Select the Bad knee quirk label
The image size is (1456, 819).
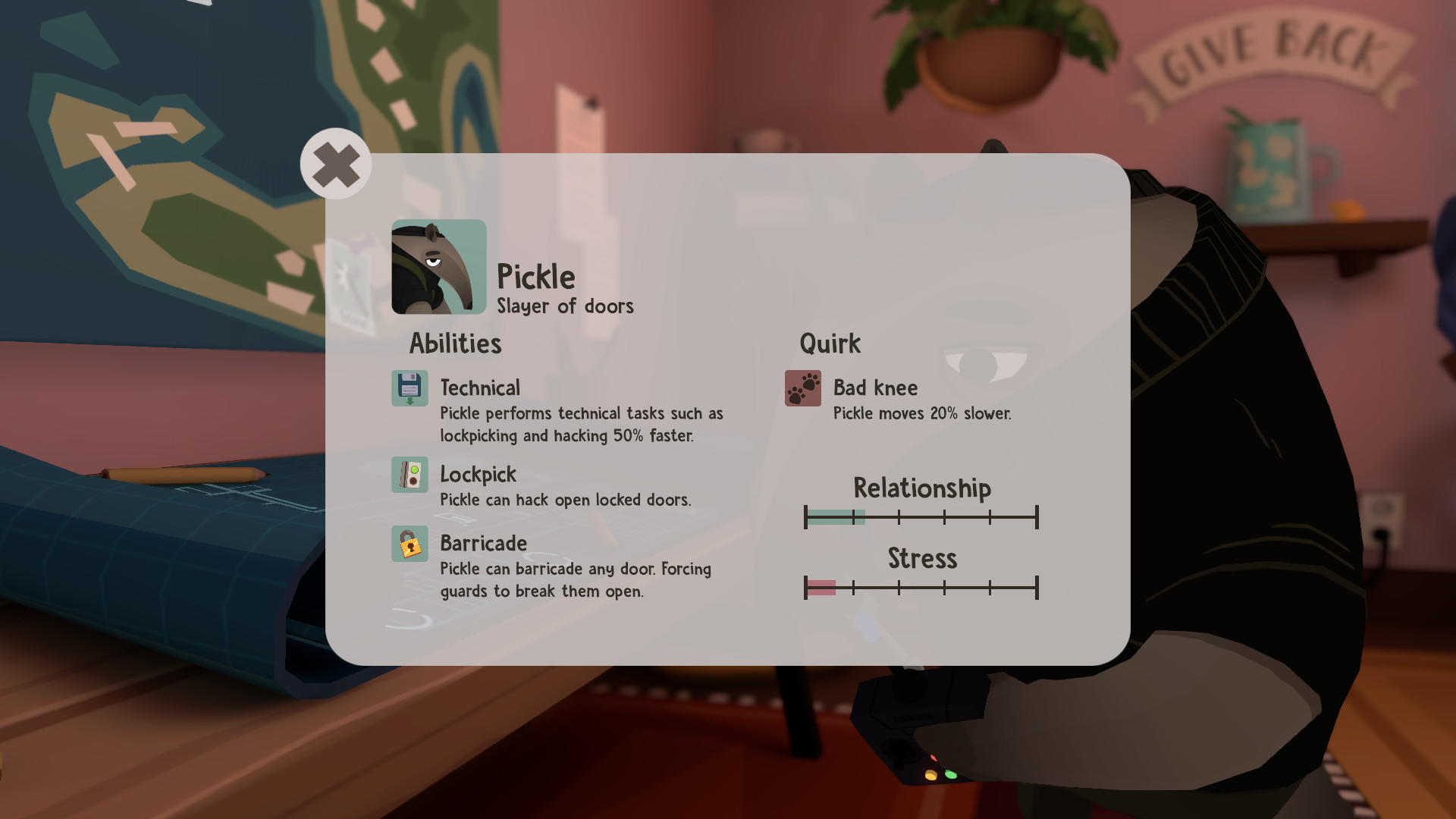click(874, 388)
